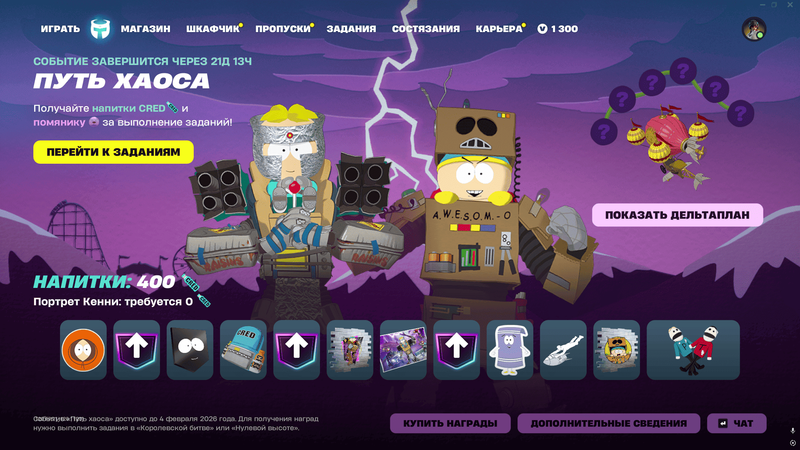The image size is (800, 450).
Task: Select the black cube face reward
Action: pyautogui.click(x=190, y=350)
